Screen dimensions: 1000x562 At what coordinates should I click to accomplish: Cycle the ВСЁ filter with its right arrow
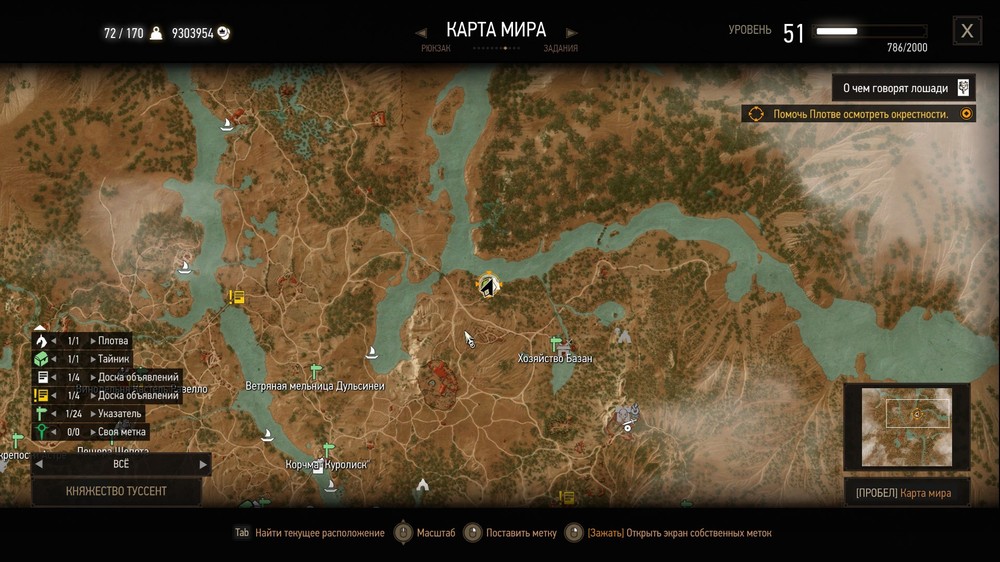click(x=203, y=464)
